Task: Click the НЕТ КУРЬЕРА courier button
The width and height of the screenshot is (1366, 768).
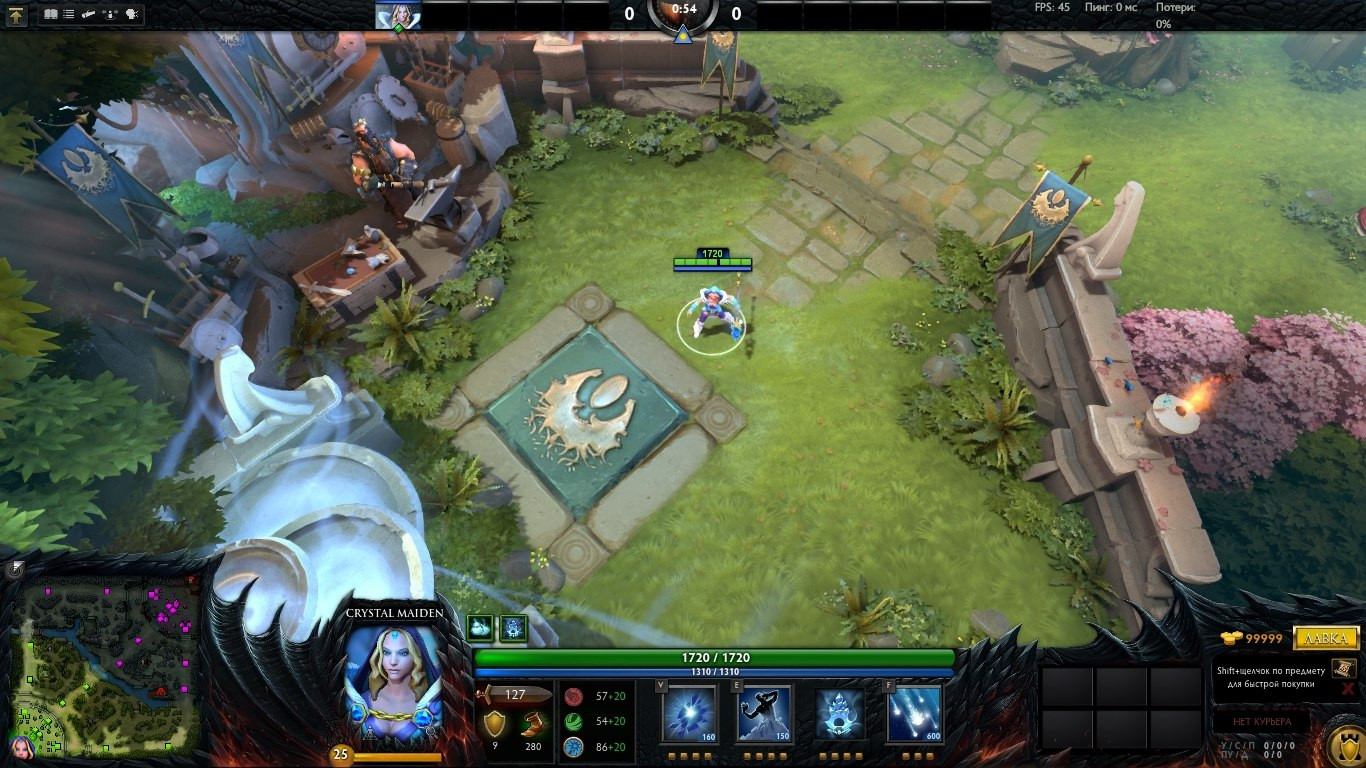Action: tap(1261, 721)
